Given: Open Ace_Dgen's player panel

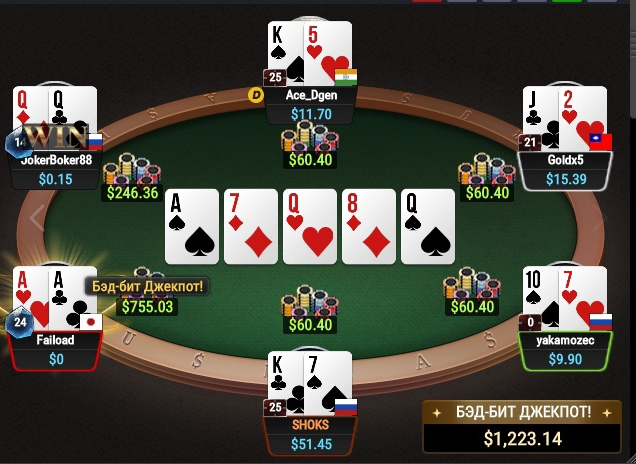Looking at the screenshot, I should tap(309, 105).
